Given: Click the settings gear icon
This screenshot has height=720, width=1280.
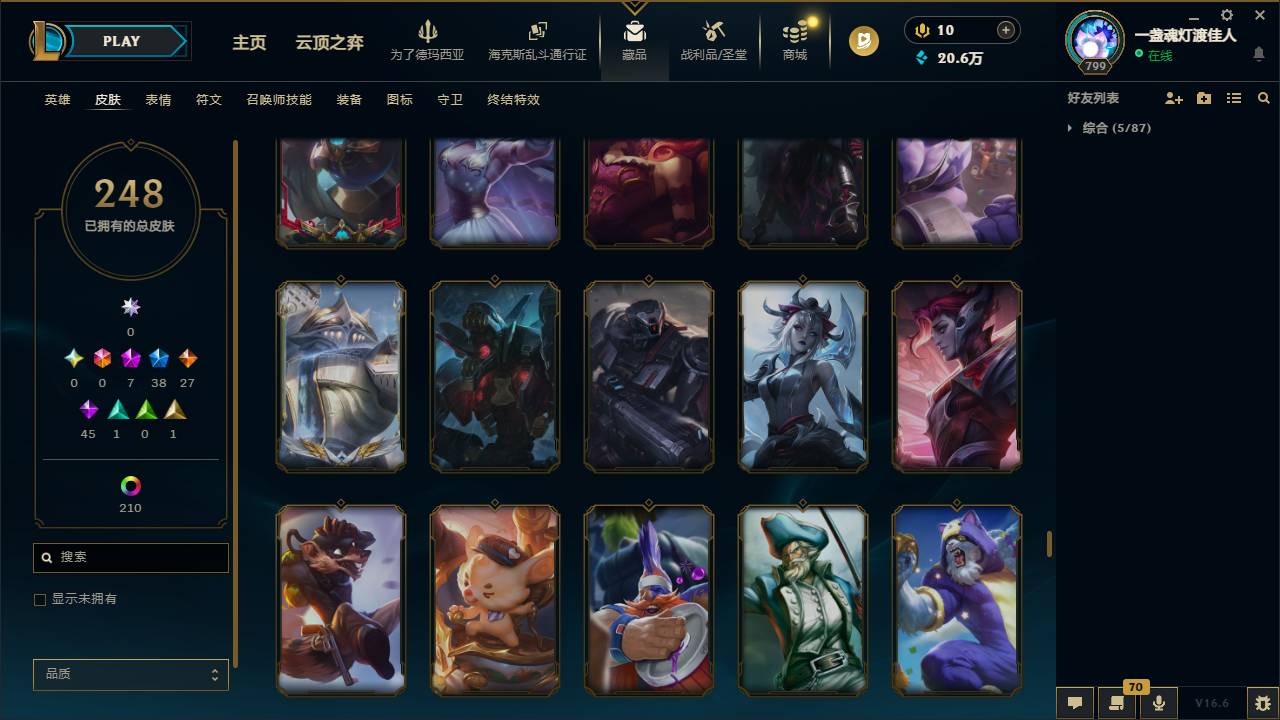Looking at the screenshot, I should click(x=1226, y=15).
